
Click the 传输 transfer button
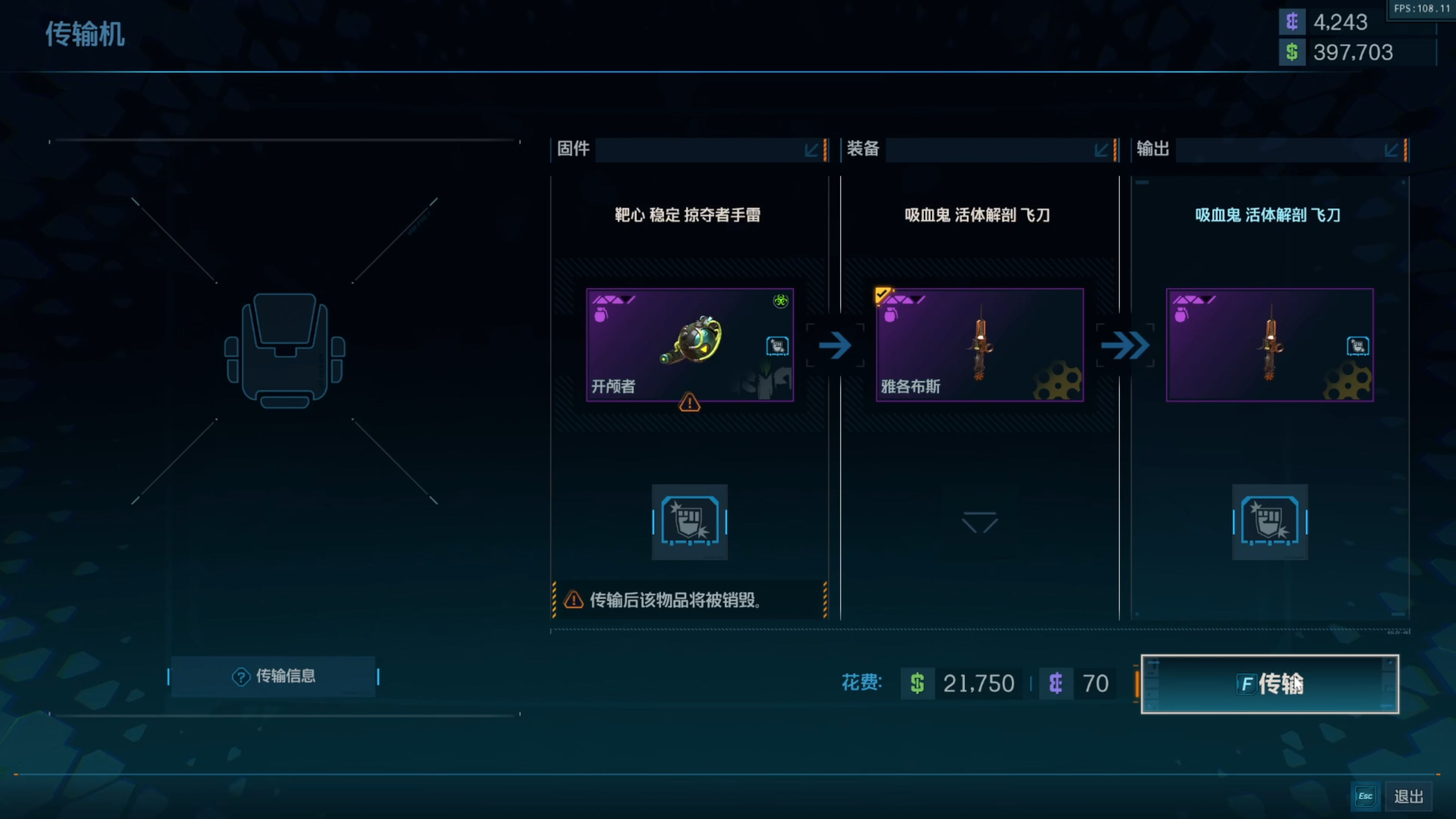coord(1269,684)
